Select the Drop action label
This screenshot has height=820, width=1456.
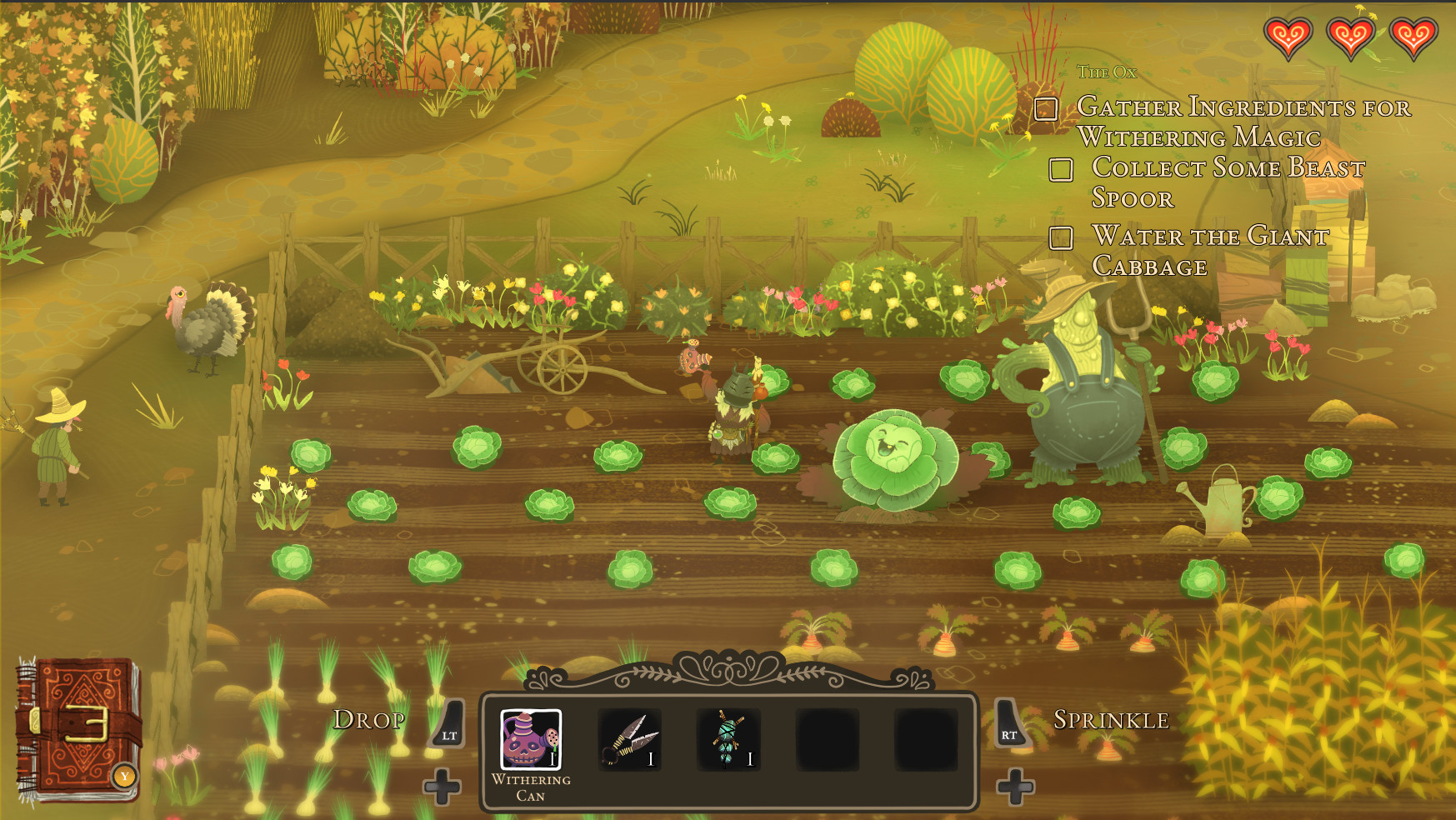click(x=369, y=720)
